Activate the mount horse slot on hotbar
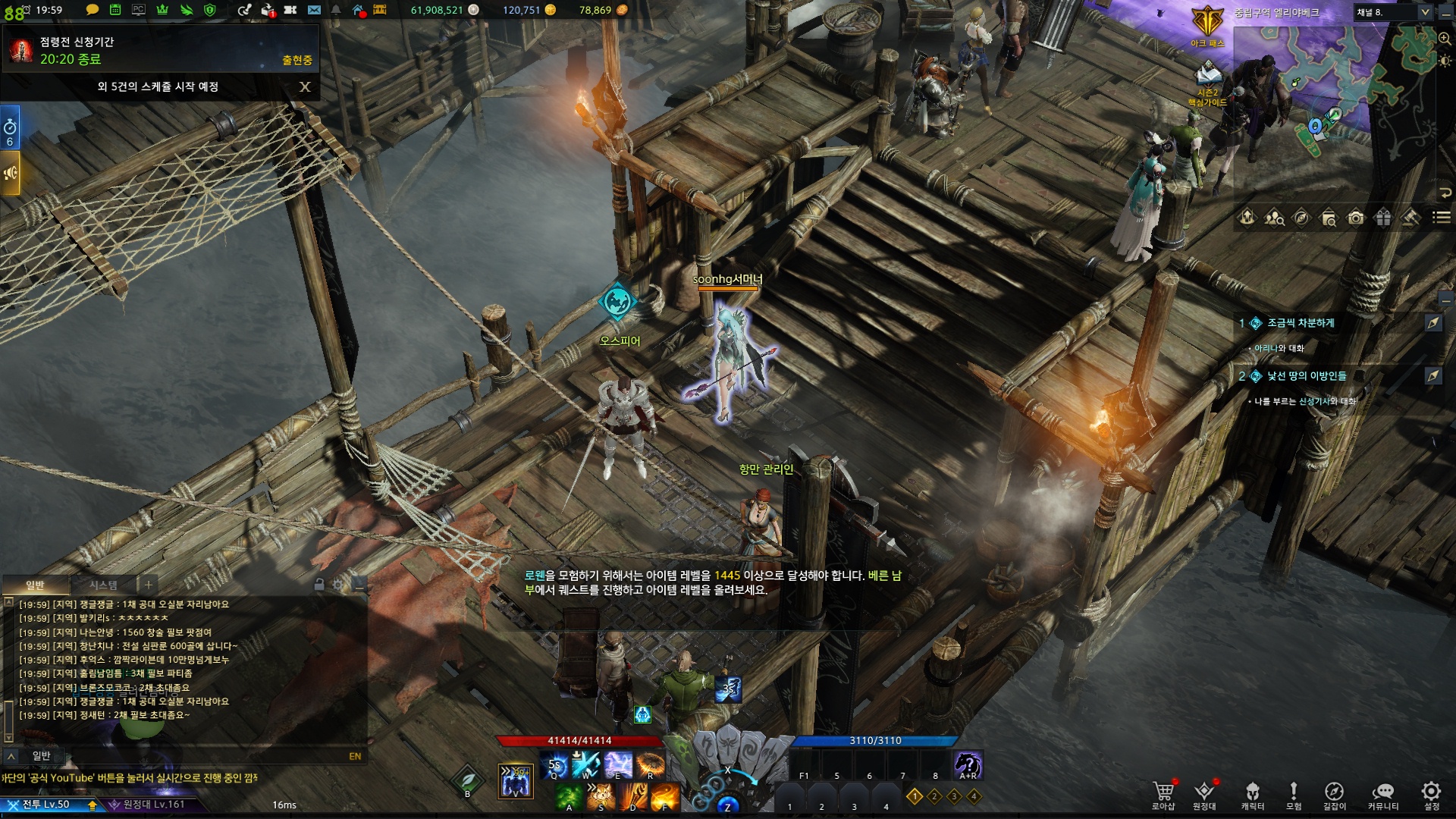The width and height of the screenshot is (1456, 819). (968, 764)
